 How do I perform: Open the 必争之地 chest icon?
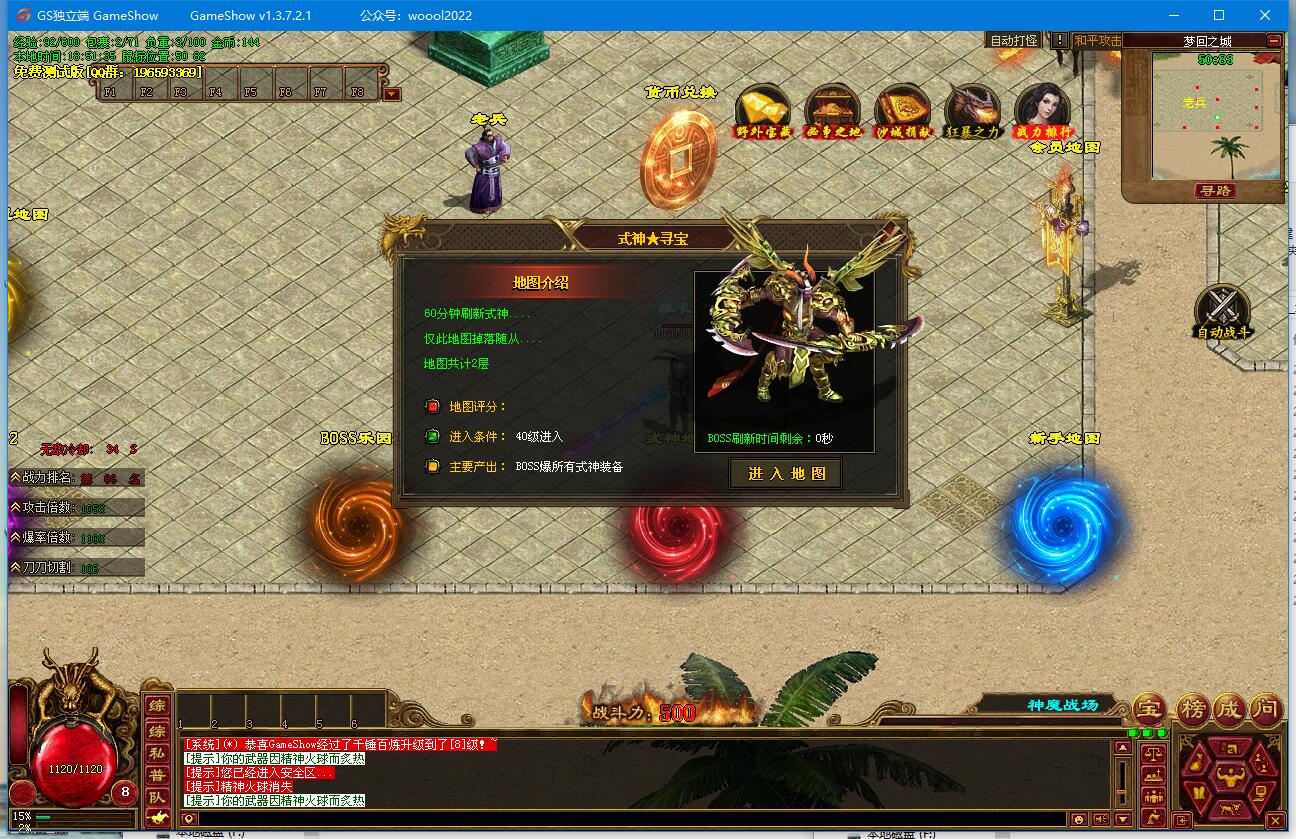[832, 110]
